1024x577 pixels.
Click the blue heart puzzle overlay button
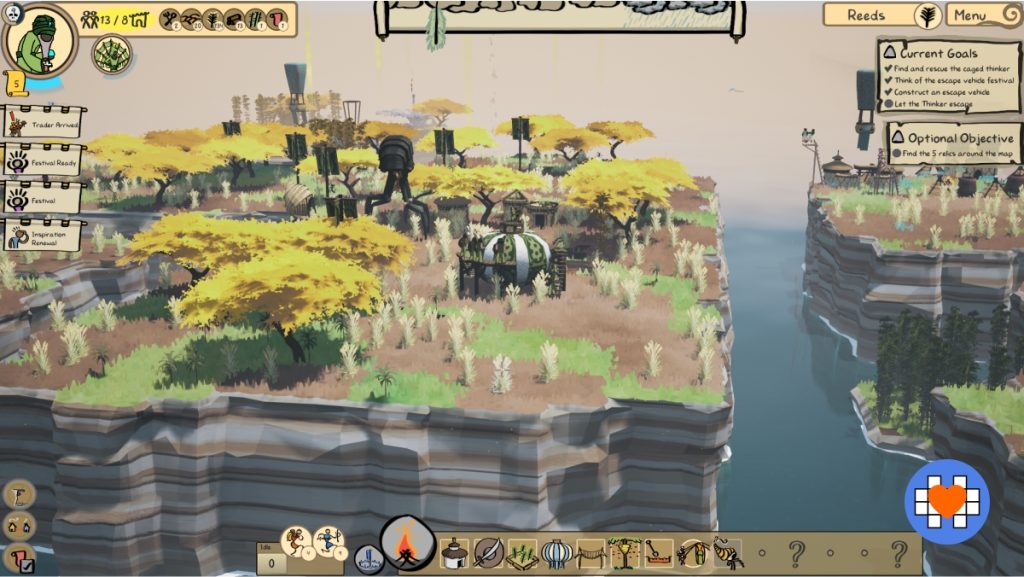tap(946, 500)
